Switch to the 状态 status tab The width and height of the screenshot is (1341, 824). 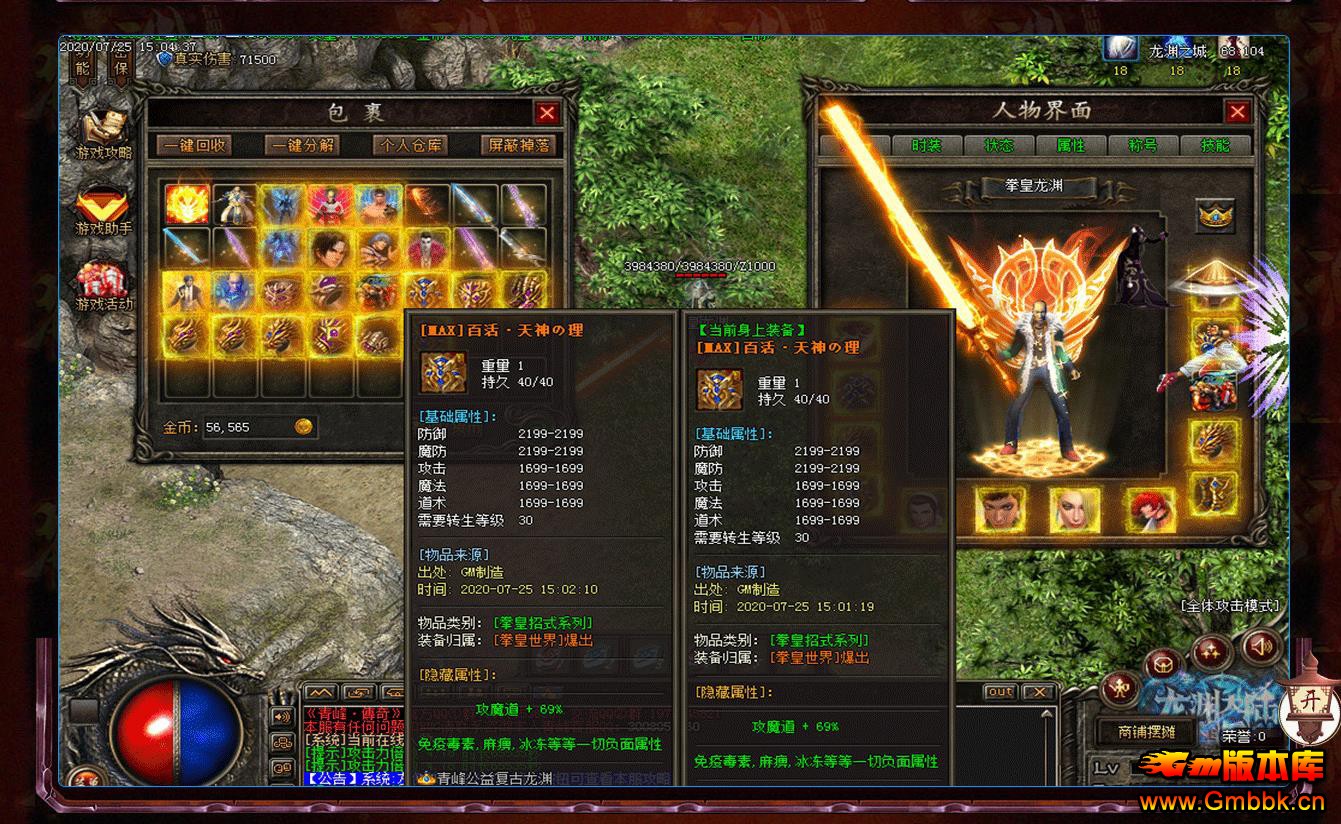tap(998, 145)
